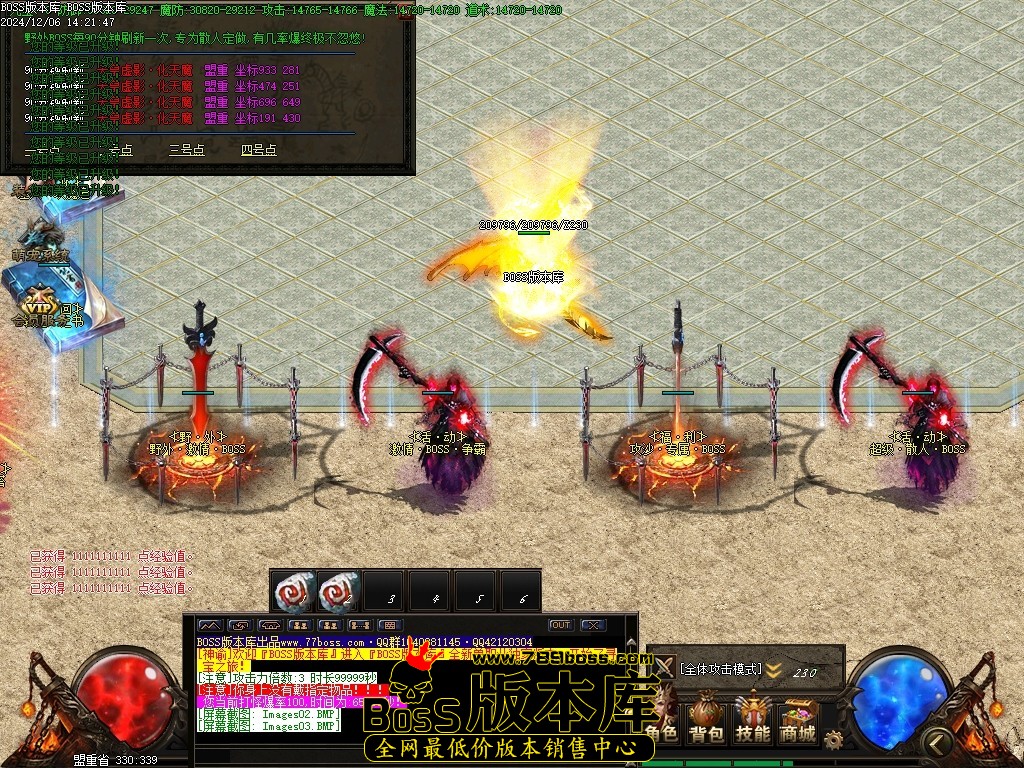Close the chat window with X button
Image resolution: width=1024 pixels, height=768 pixels.
pos(593,625)
